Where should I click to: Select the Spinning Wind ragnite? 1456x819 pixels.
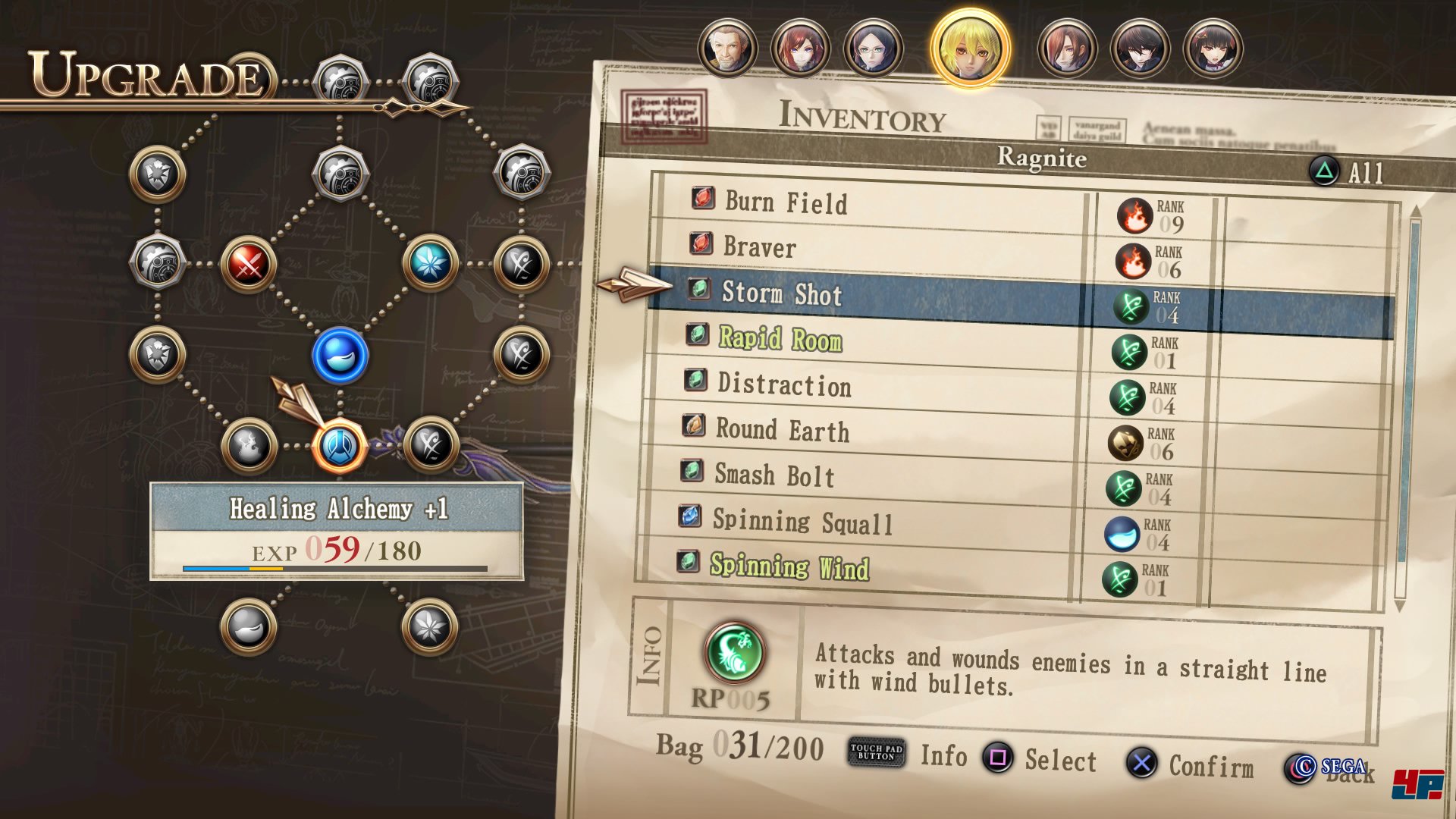click(789, 566)
